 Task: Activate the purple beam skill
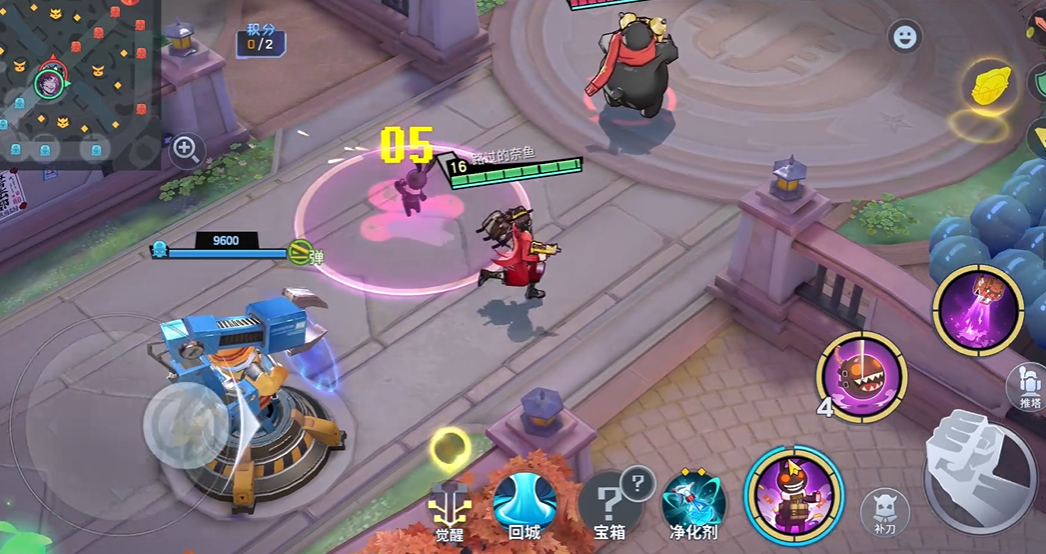978,308
